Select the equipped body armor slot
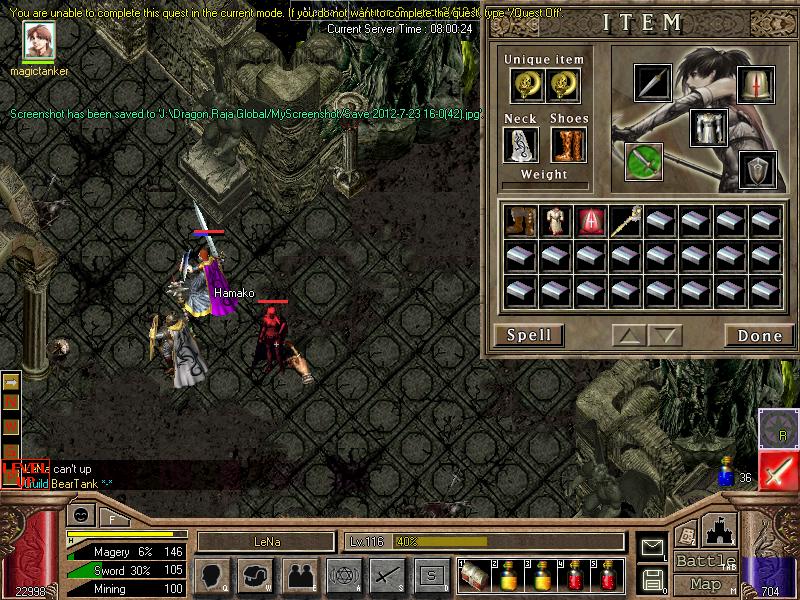 [x=708, y=128]
